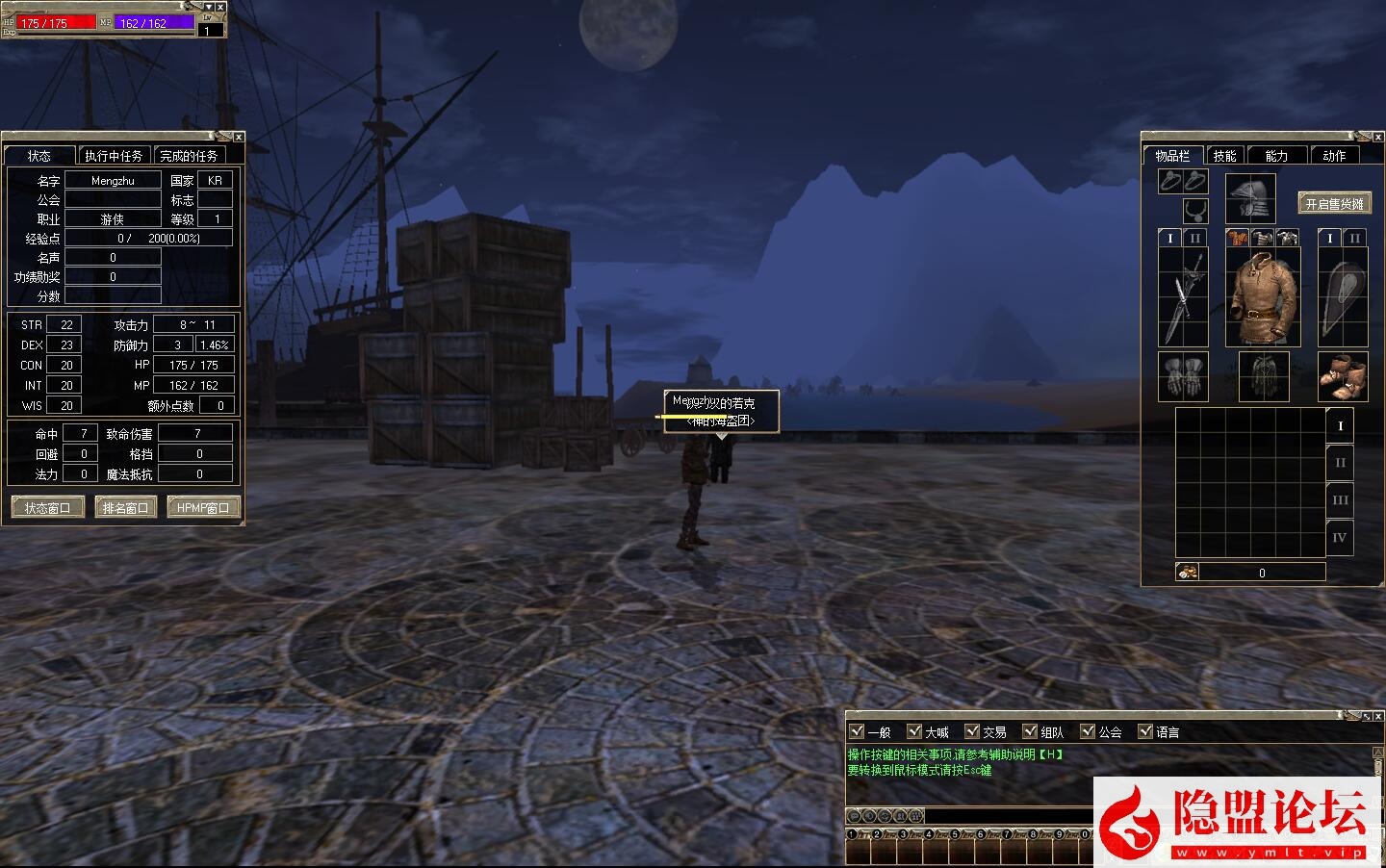The height and width of the screenshot is (868, 1386).
Task: Open the 完成的任务 completed quests tab
Action: coord(189,156)
